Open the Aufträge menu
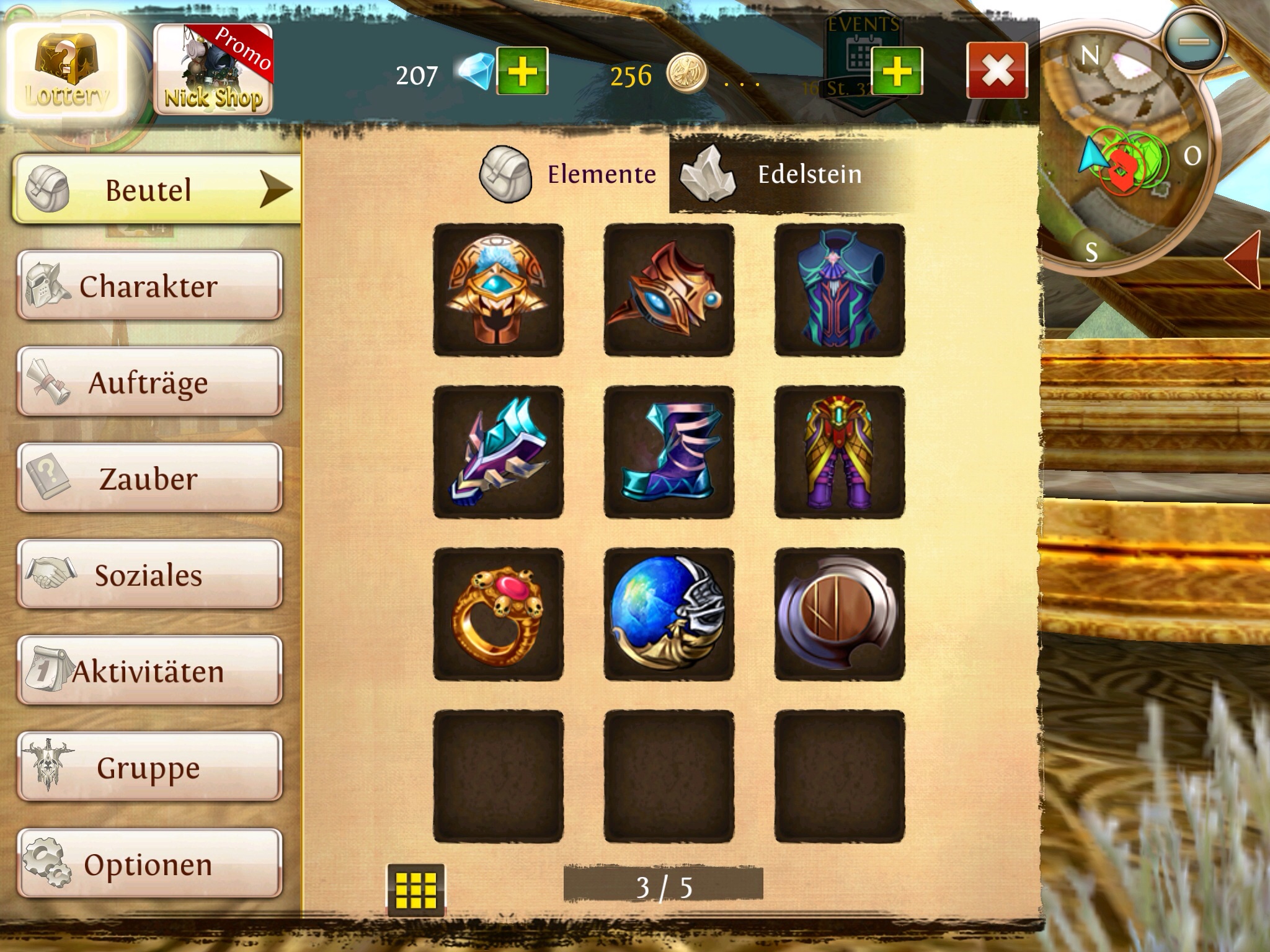The image size is (1270, 952). (x=149, y=382)
